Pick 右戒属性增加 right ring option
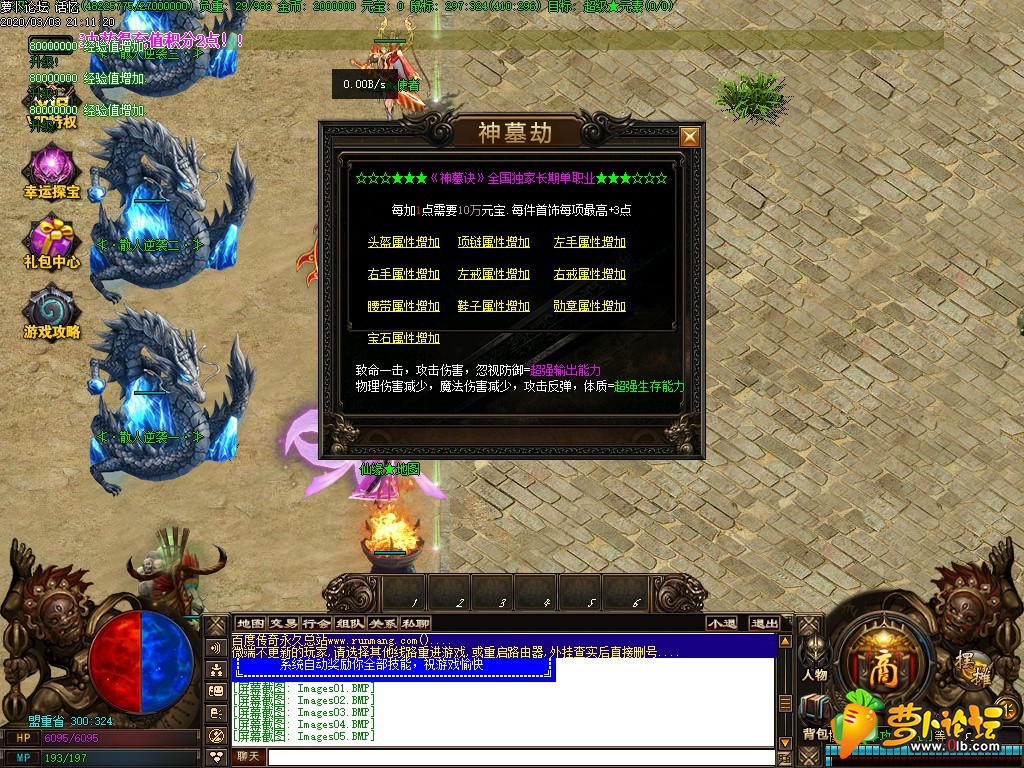 click(589, 274)
